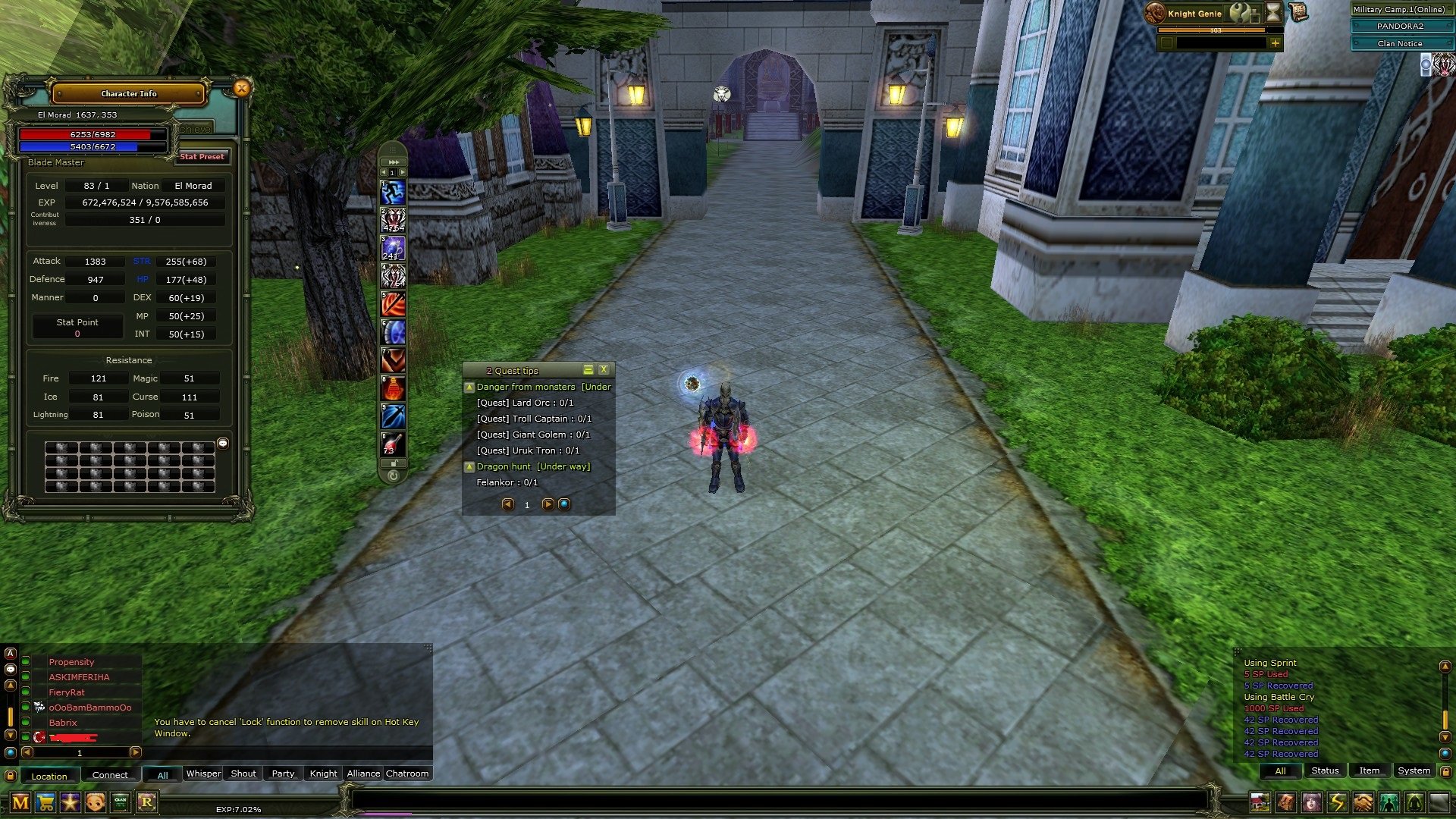
Task: Activate the lightning bolt icon
Action: pos(1337,802)
